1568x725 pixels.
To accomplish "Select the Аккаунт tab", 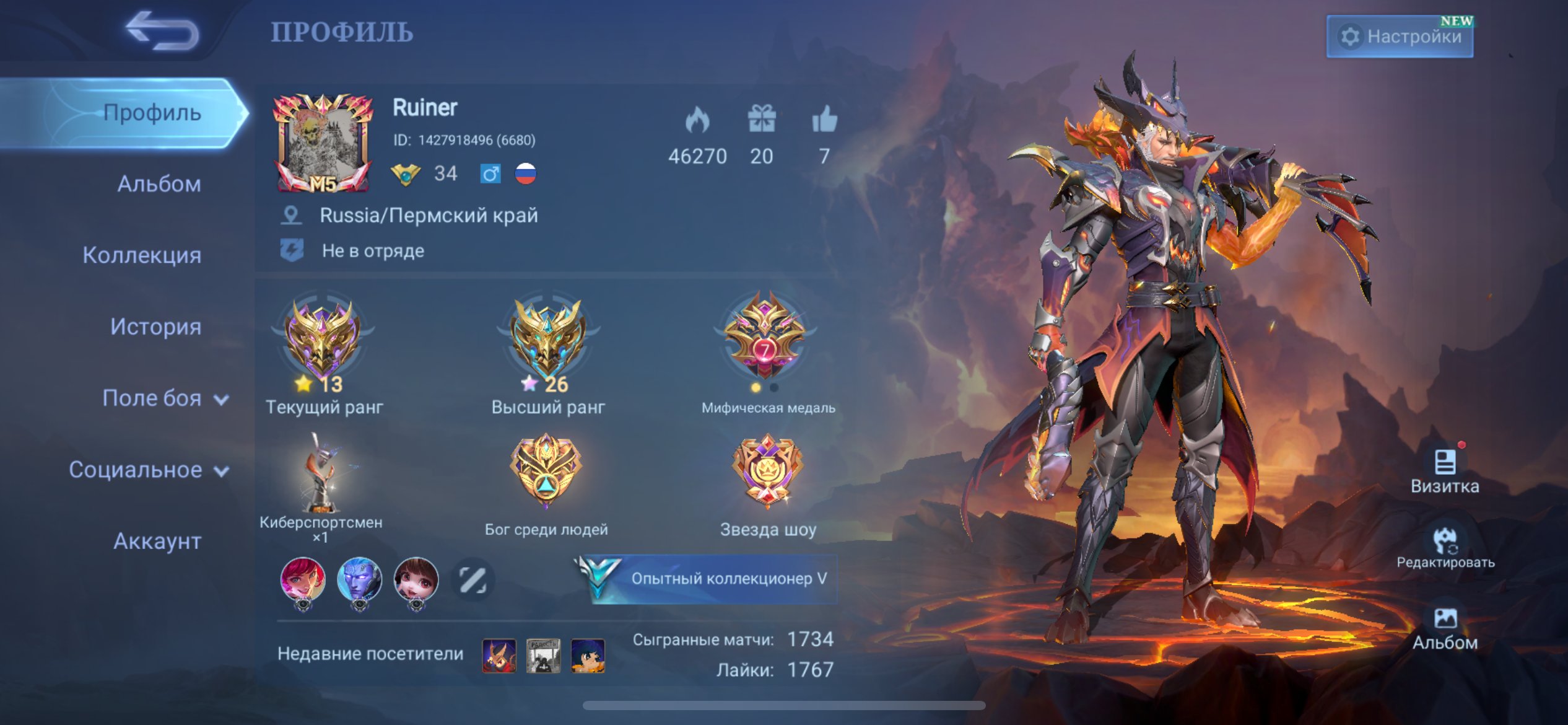I will click(x=157, y=542).
